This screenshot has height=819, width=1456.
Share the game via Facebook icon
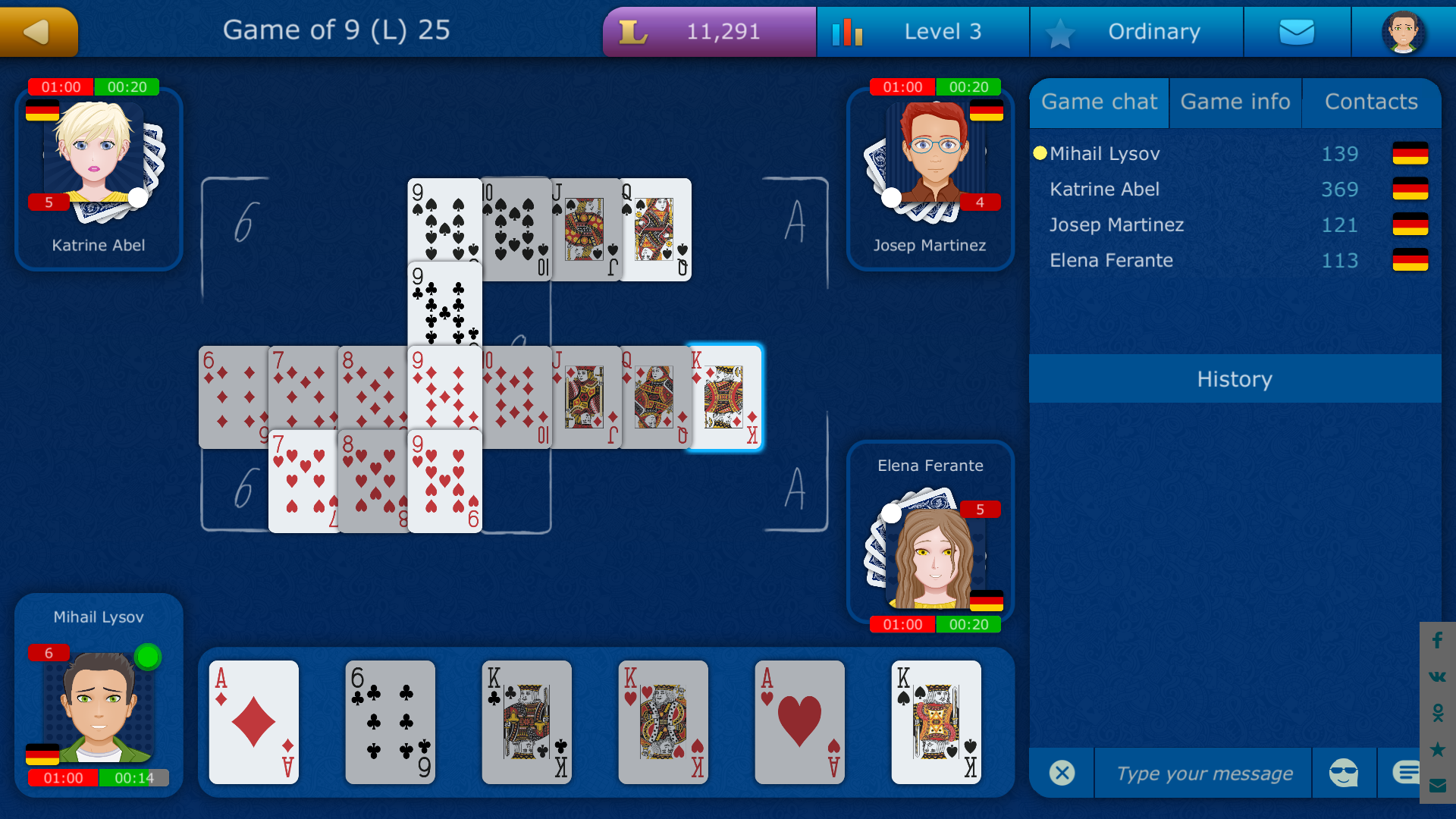click(1437, 641)
